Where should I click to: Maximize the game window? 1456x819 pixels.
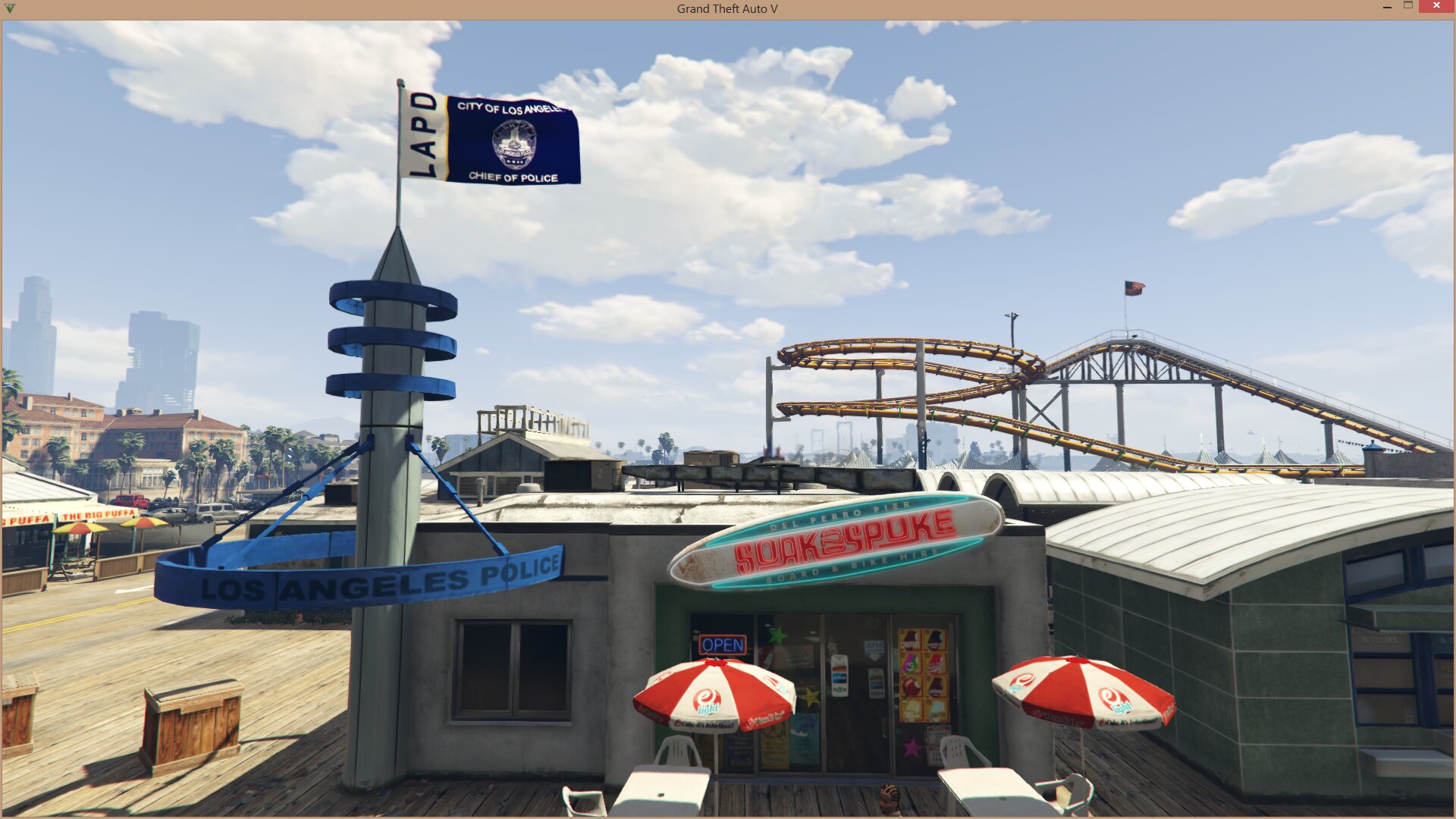(1408, 6)
